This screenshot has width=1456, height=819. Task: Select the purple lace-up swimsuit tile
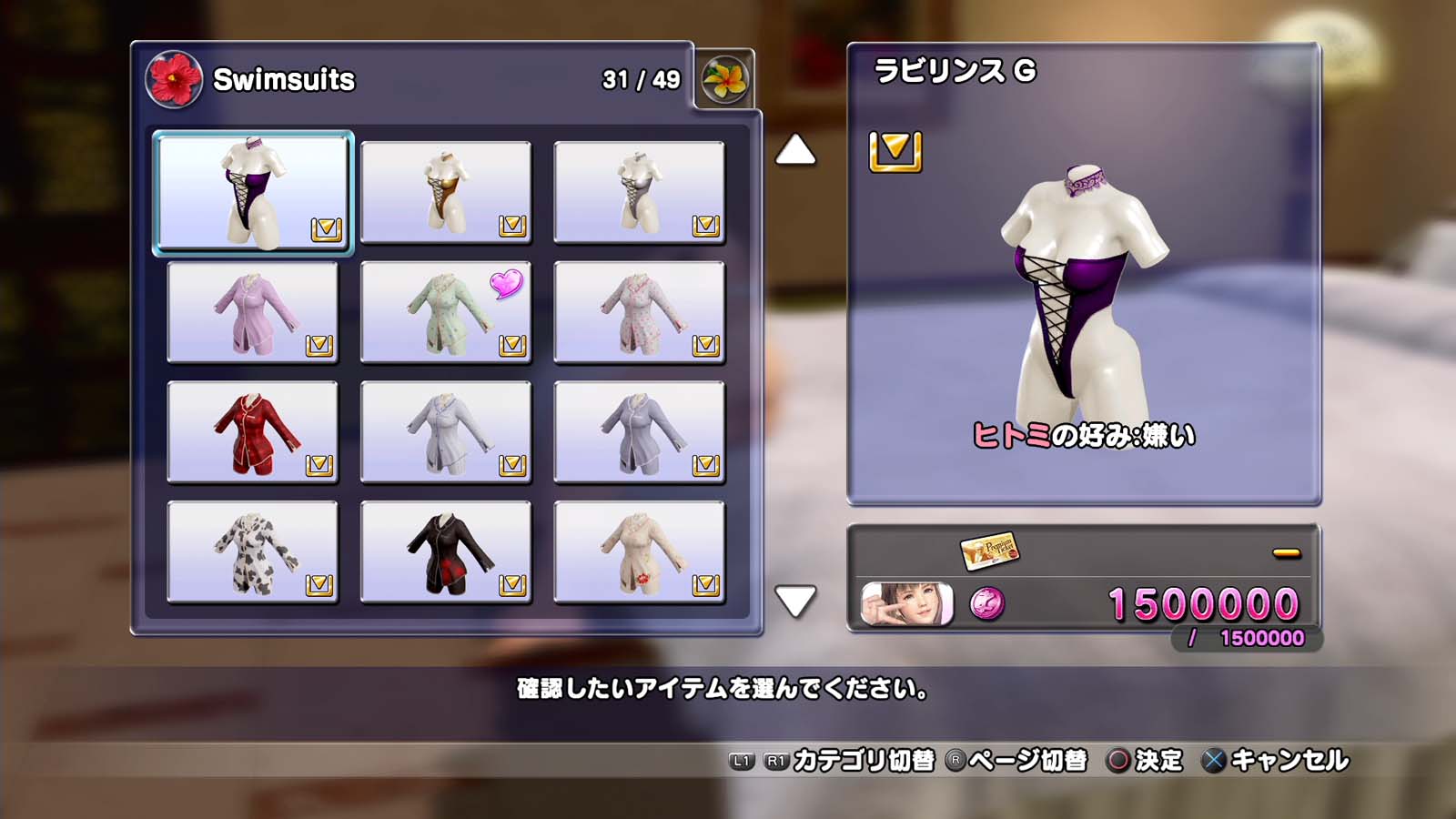pos(253,192)
